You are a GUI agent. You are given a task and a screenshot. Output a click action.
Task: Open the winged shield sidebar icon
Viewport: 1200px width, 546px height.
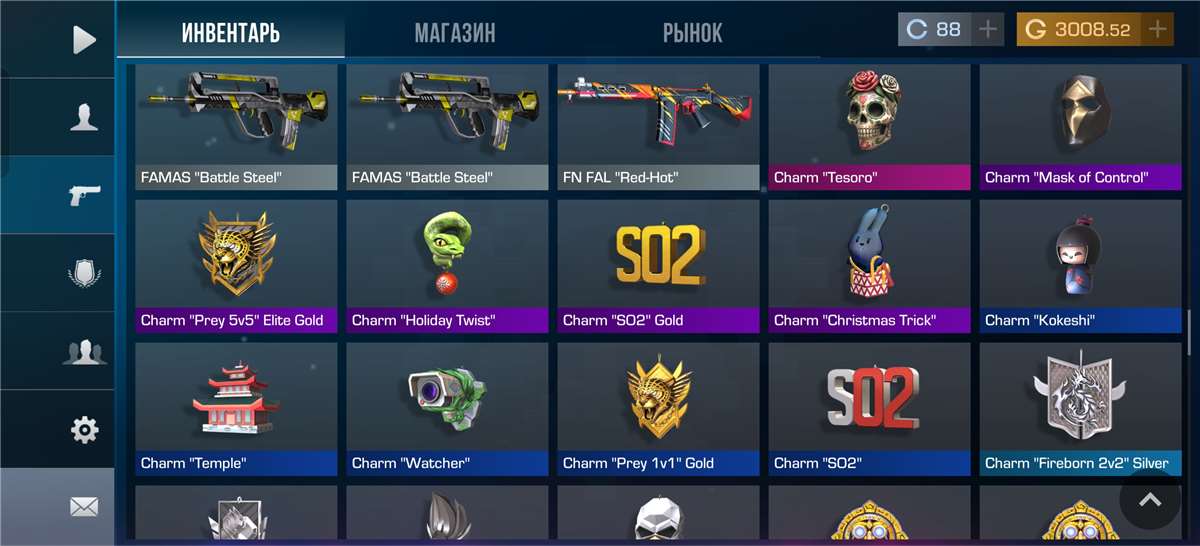tap(84, 273)
